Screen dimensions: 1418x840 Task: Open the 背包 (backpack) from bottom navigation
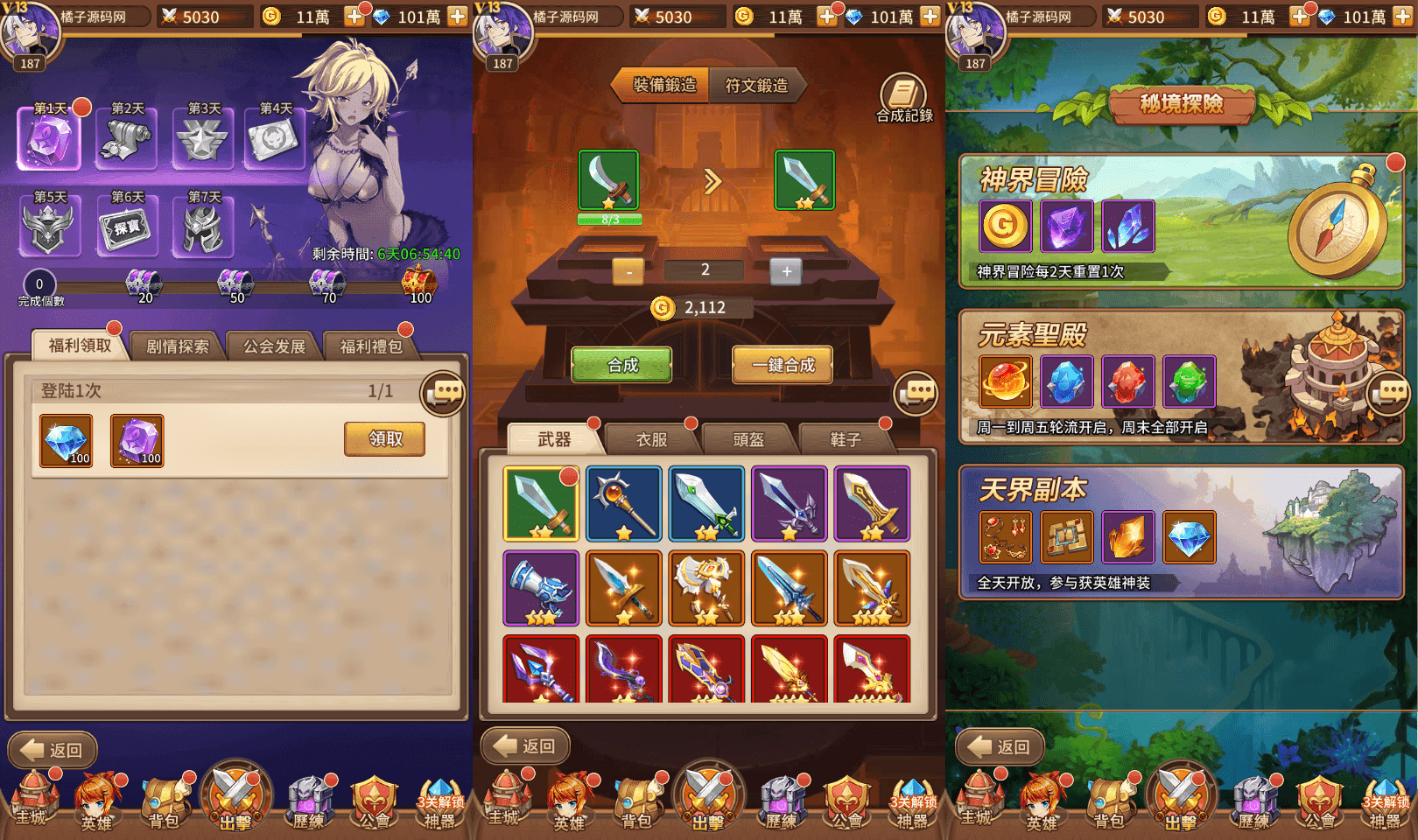point(162,801)
